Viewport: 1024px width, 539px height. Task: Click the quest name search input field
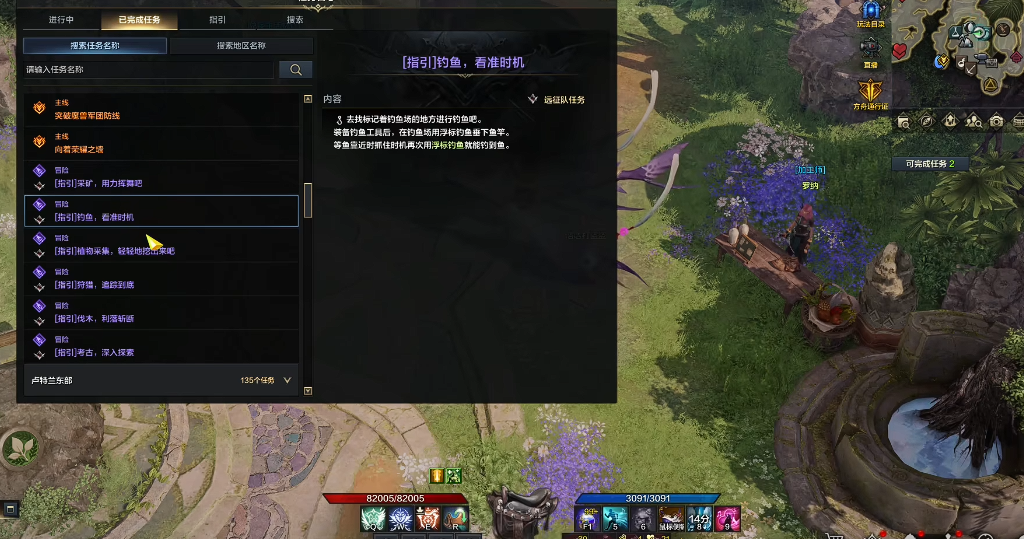click(x=148, y=70)
